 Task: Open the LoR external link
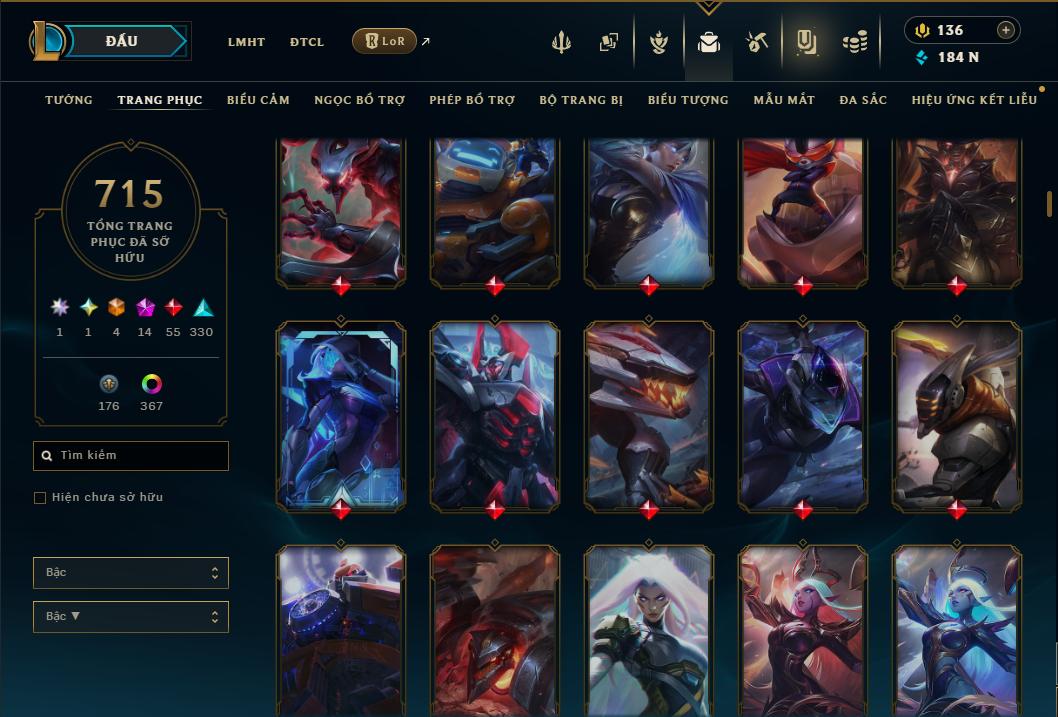point(385,41)
